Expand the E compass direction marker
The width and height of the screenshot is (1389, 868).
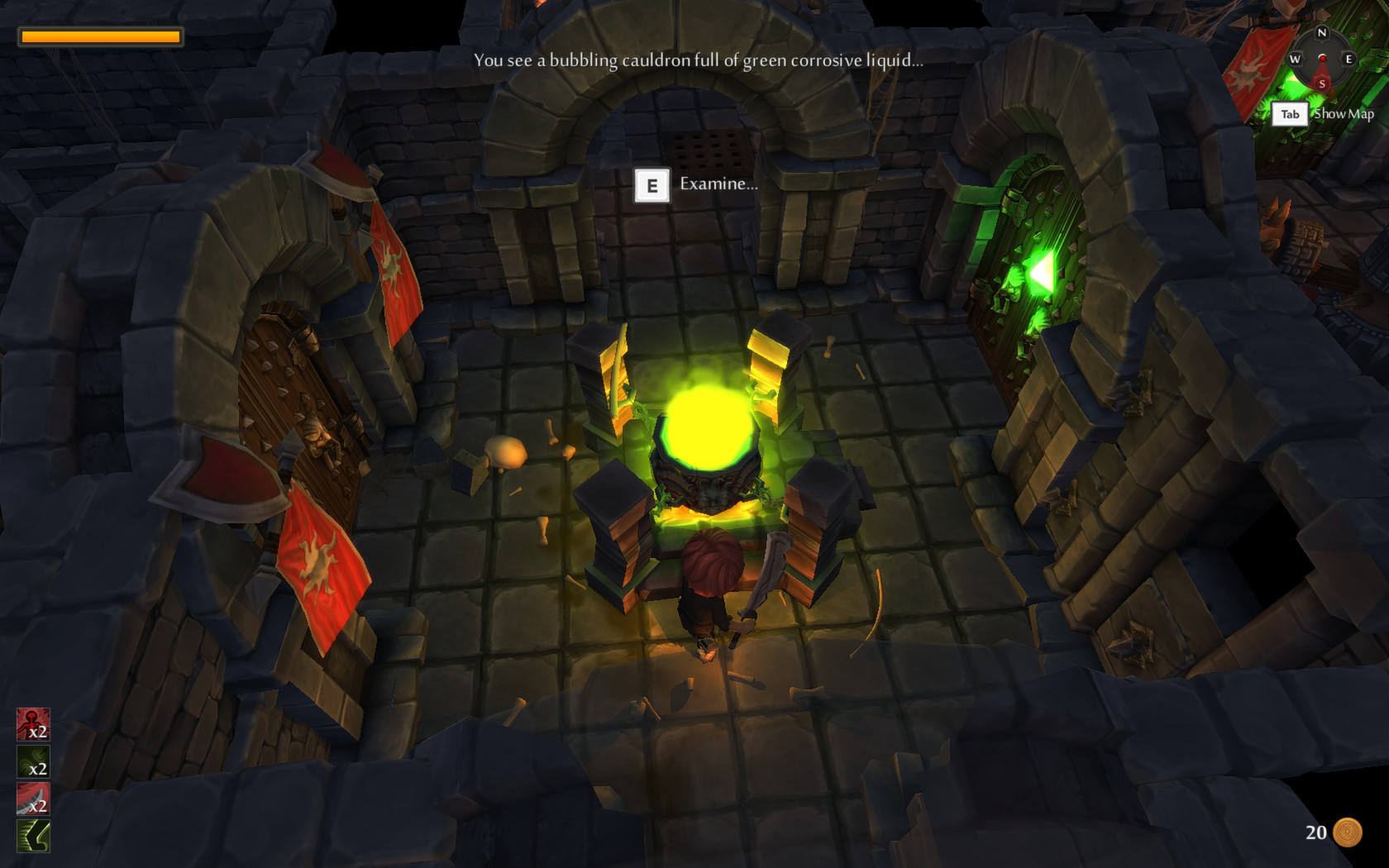click(x=1351, y=60)
